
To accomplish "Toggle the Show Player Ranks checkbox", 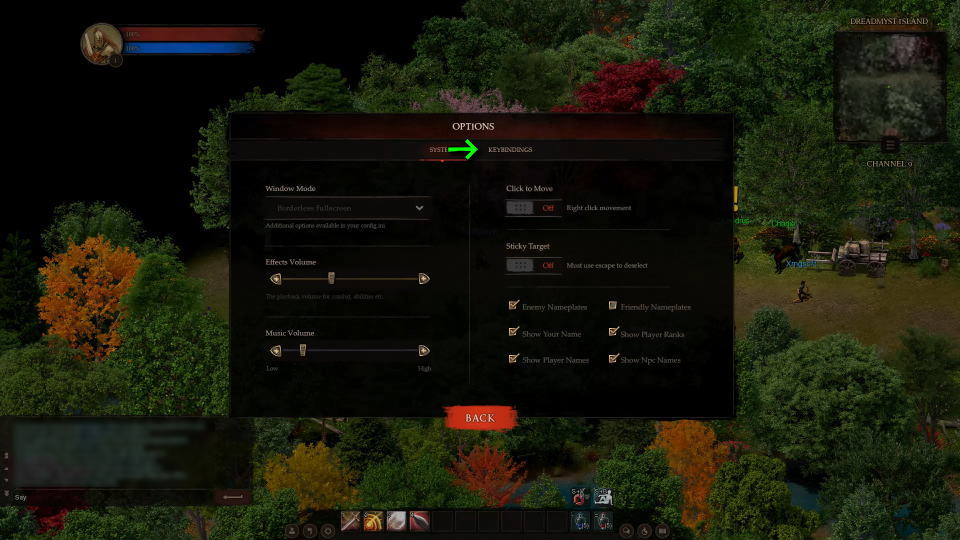I will coord(613,333).
